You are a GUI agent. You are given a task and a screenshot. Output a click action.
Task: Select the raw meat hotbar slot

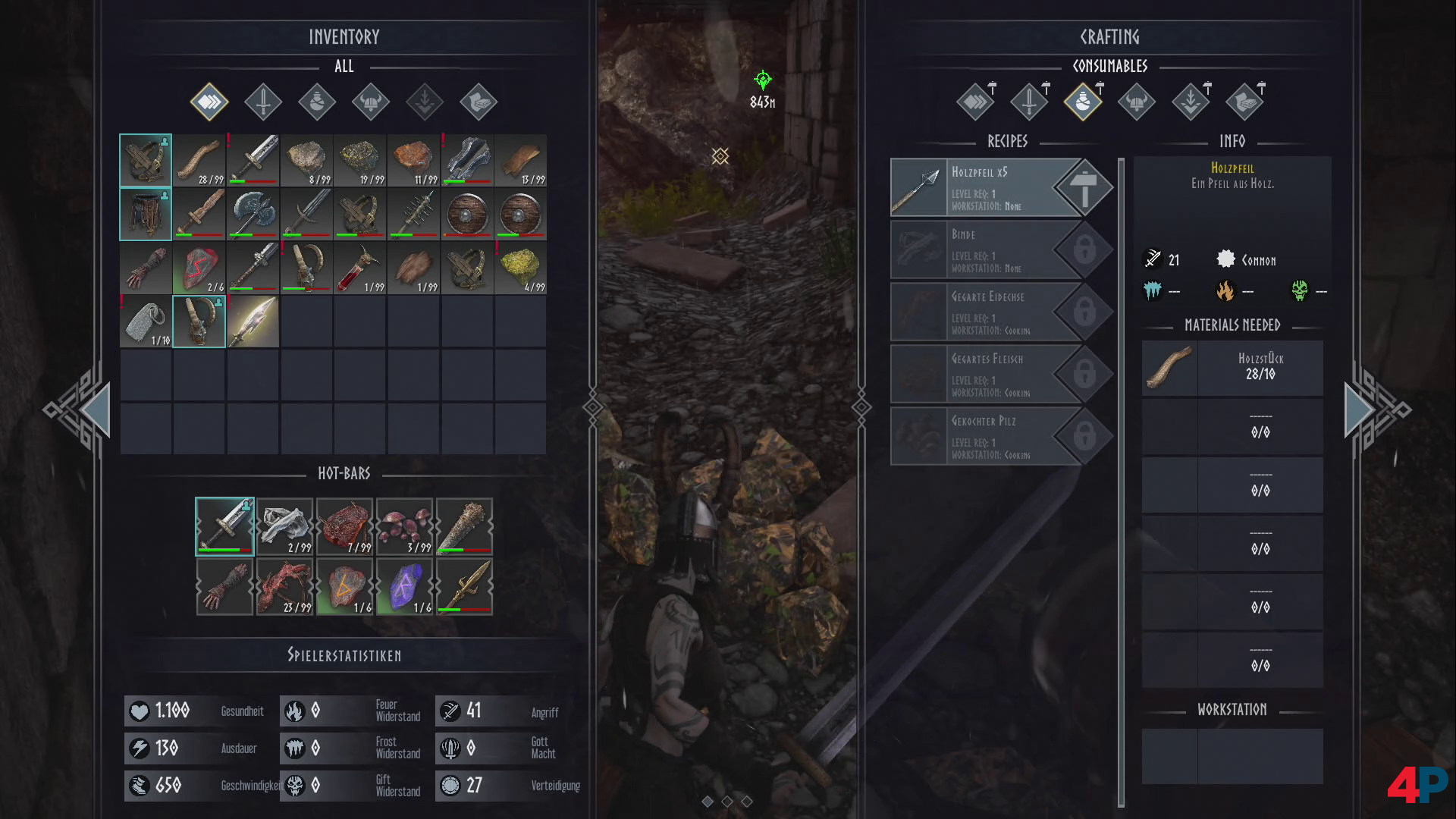[345, 527]
